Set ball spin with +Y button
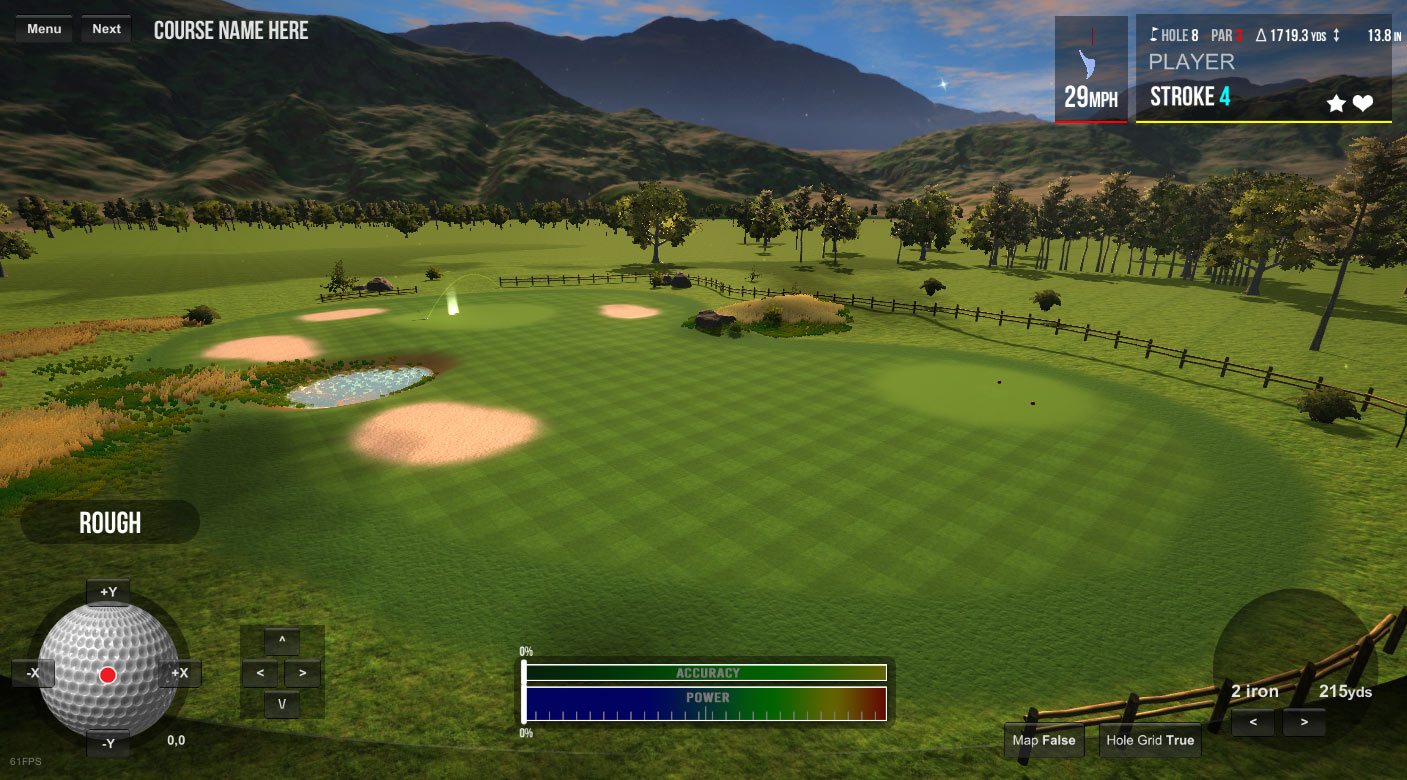 pyautogui.click(x=108, y=592)
